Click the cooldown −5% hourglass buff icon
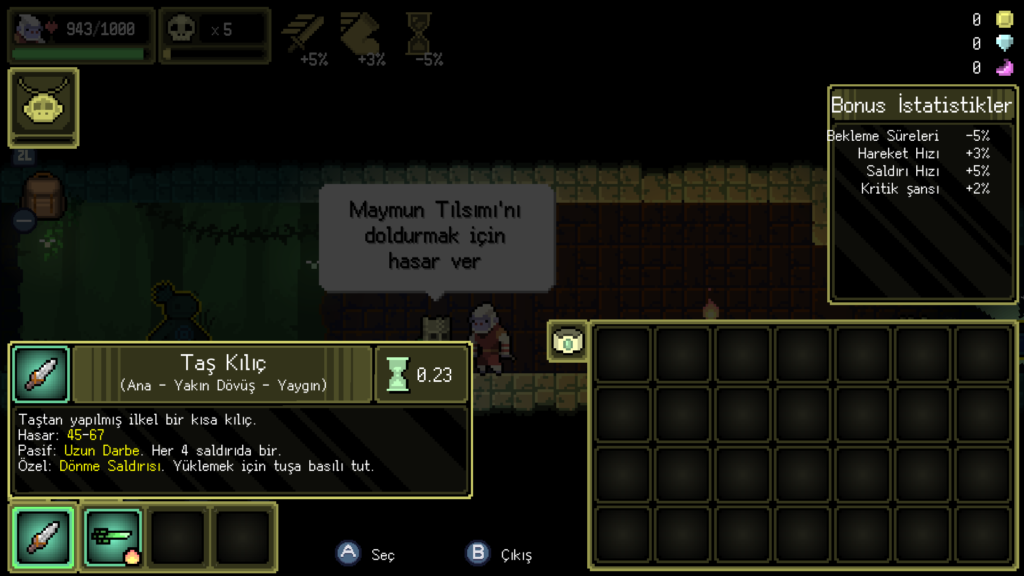Viewport: 1024px width, 576px height. pos(419,36)
